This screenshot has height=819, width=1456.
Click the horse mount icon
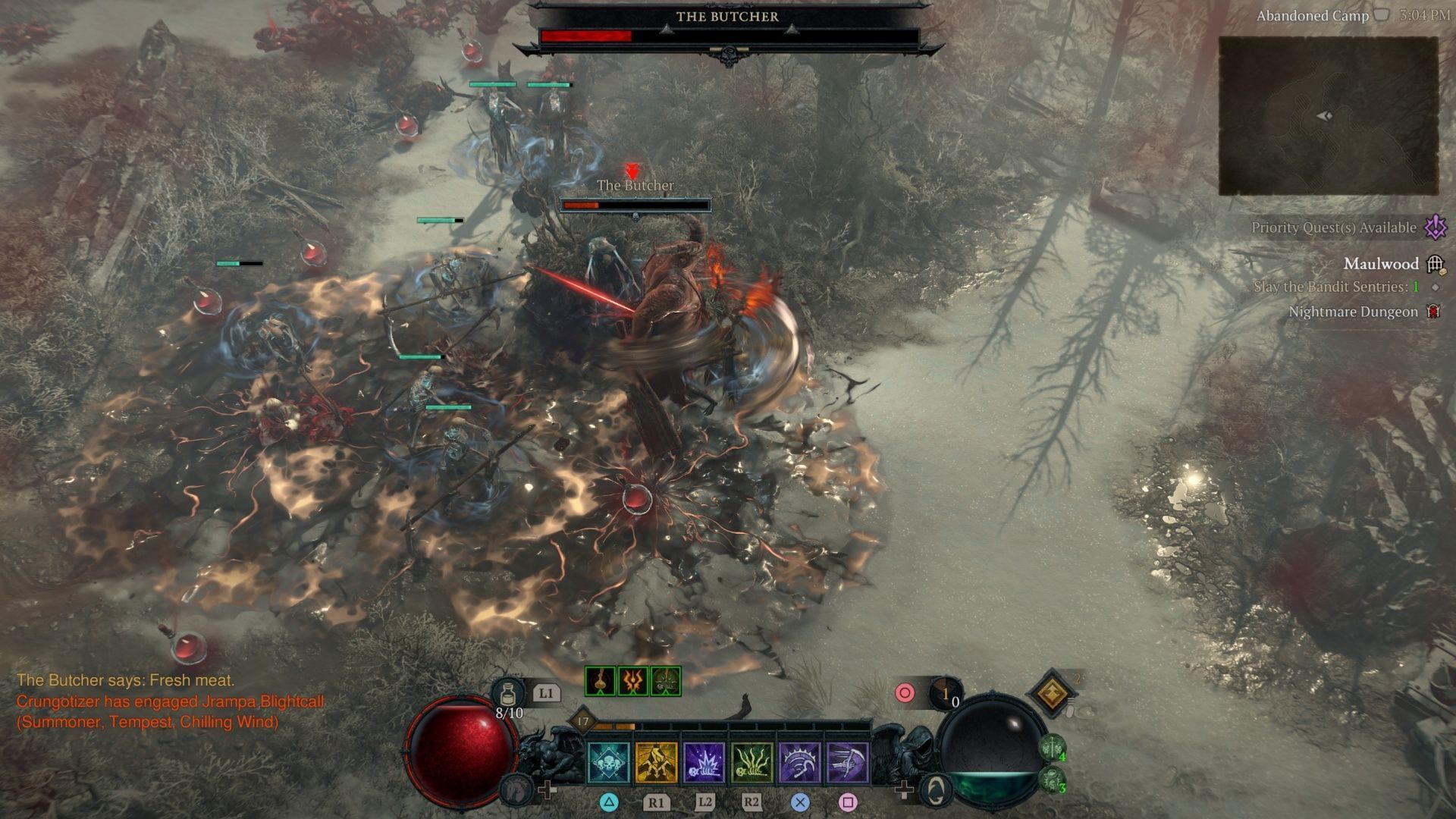pyautogui.click(x=516, y=790)
